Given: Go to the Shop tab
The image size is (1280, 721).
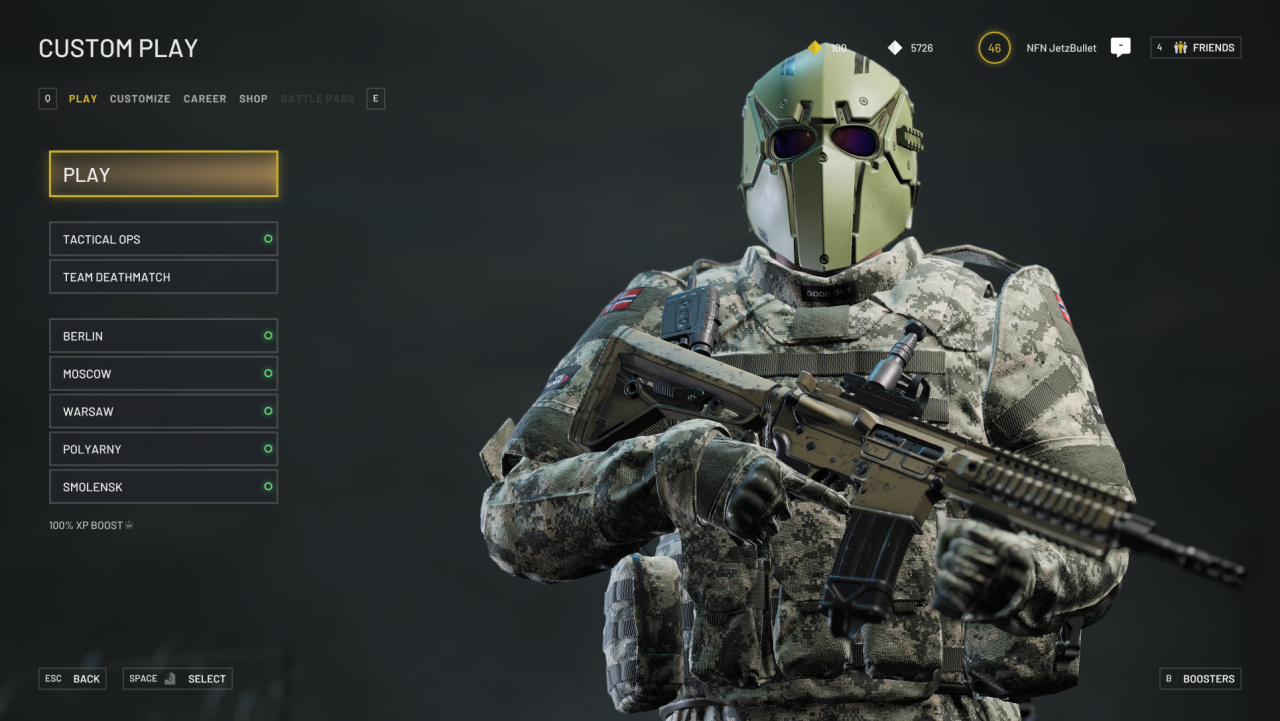Looking at the screenshot, I should click(x=253, y=99).
